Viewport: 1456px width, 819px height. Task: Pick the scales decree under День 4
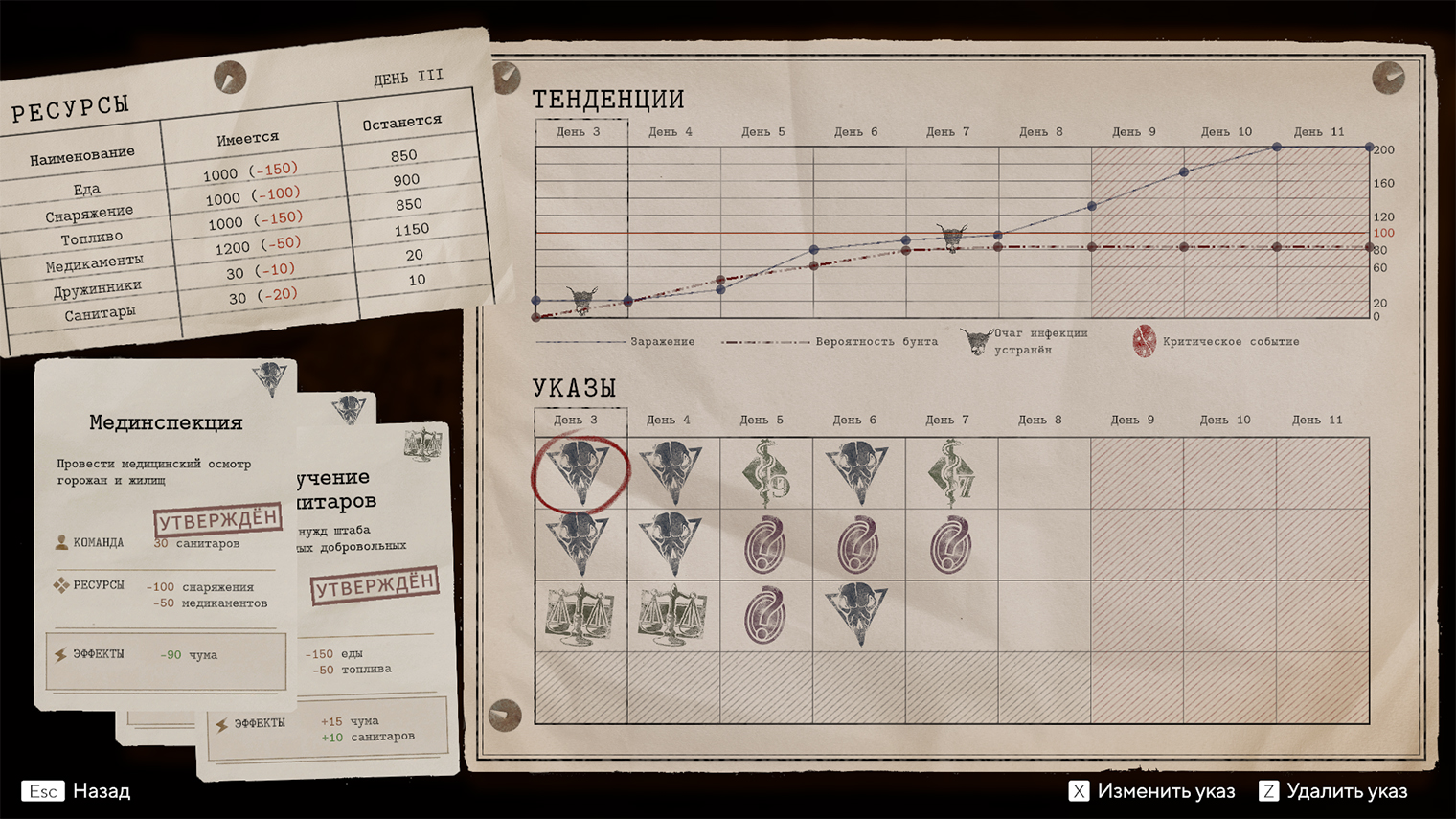pyautogui.click(x=672, y=616)
